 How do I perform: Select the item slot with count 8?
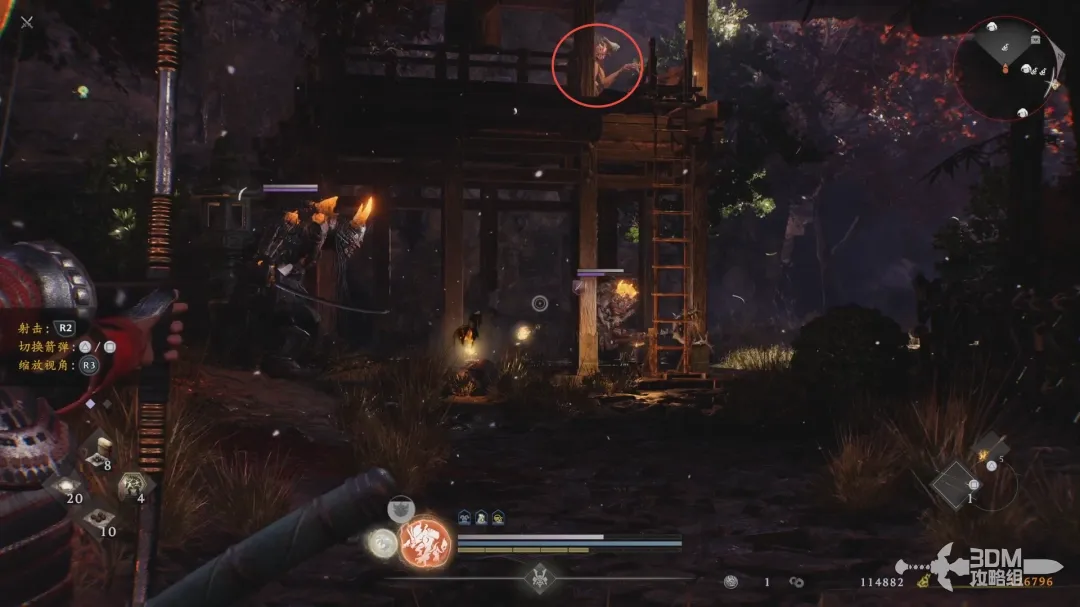(98, 450)
